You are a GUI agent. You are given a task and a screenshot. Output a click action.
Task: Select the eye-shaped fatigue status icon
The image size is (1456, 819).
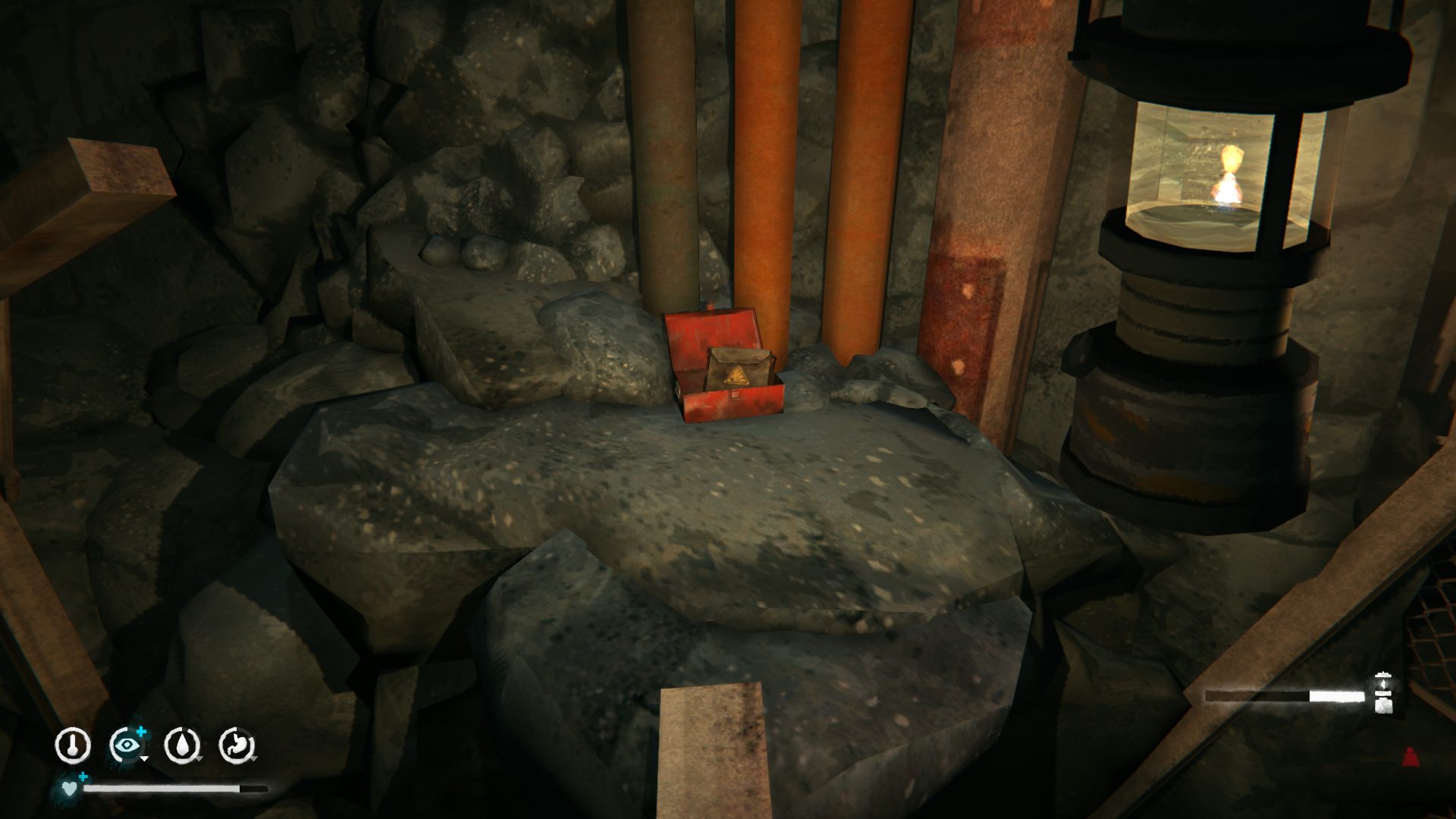pyautogui.click(x=127, y=745)
